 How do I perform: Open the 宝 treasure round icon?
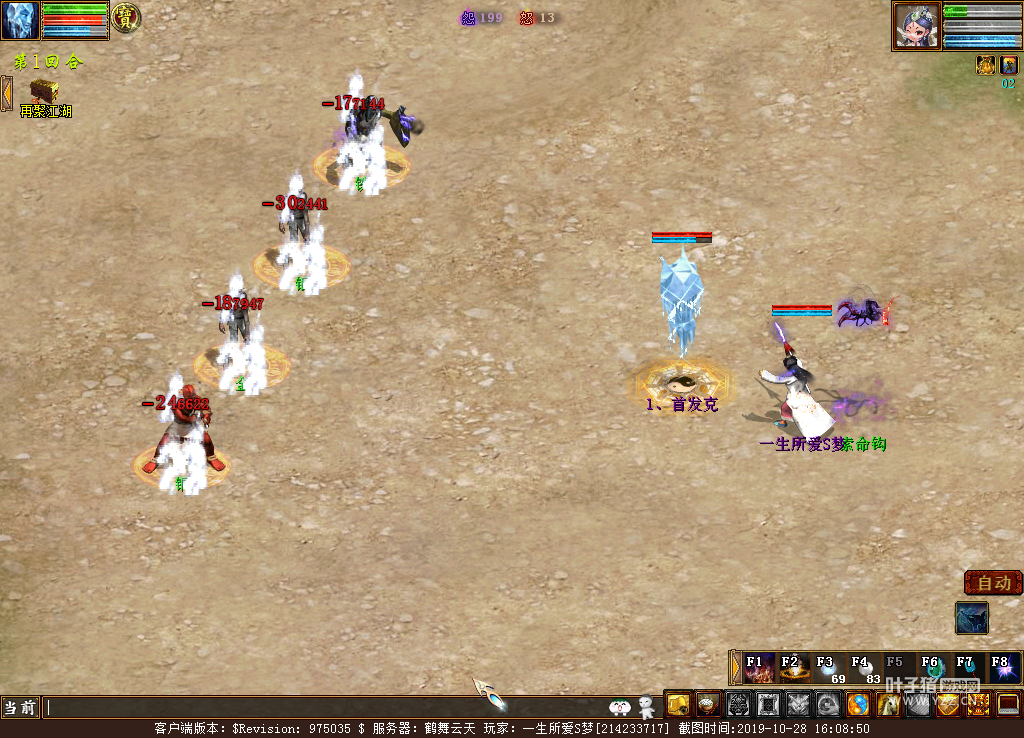click(125, 18)
